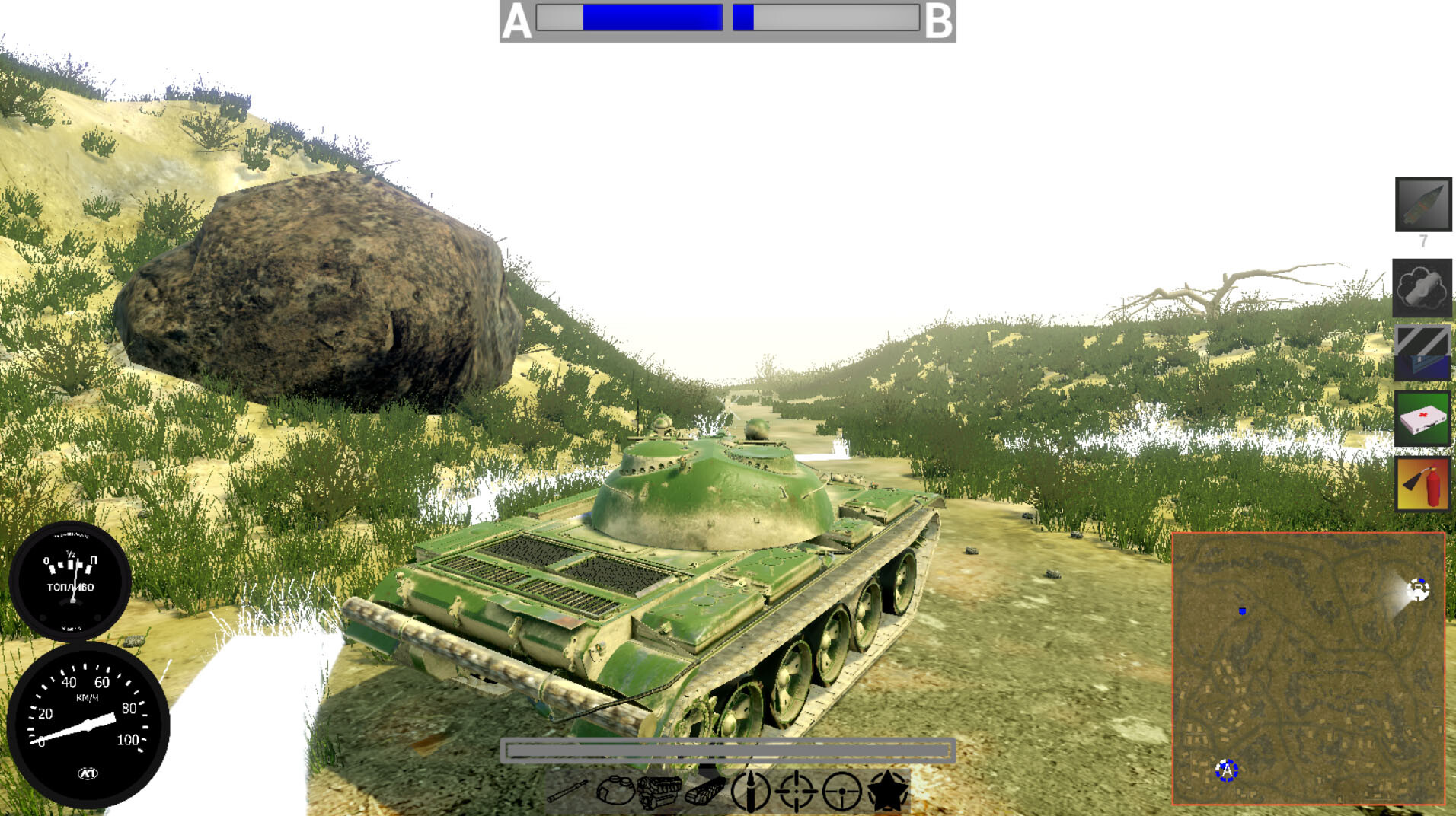Click the reload progress bar below the tank
The width and height of the screenshot is (1456, 816).
[728, 750]
